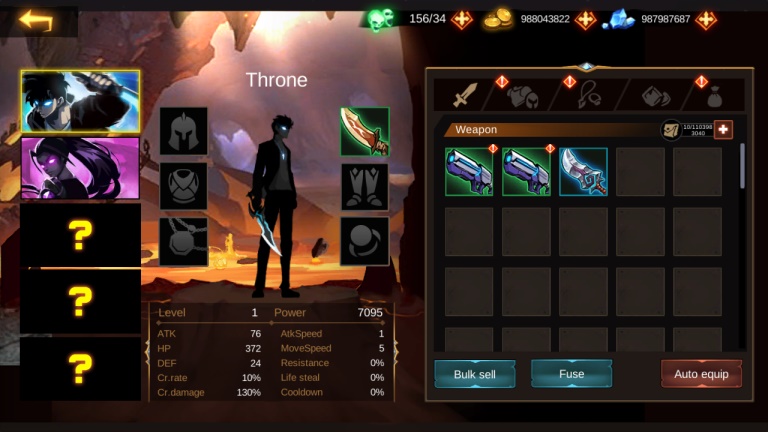Expand inventory capacity with the plus button
Image resolution: width=768 pixels, height=432 pixels.
[x=722, y=130]
